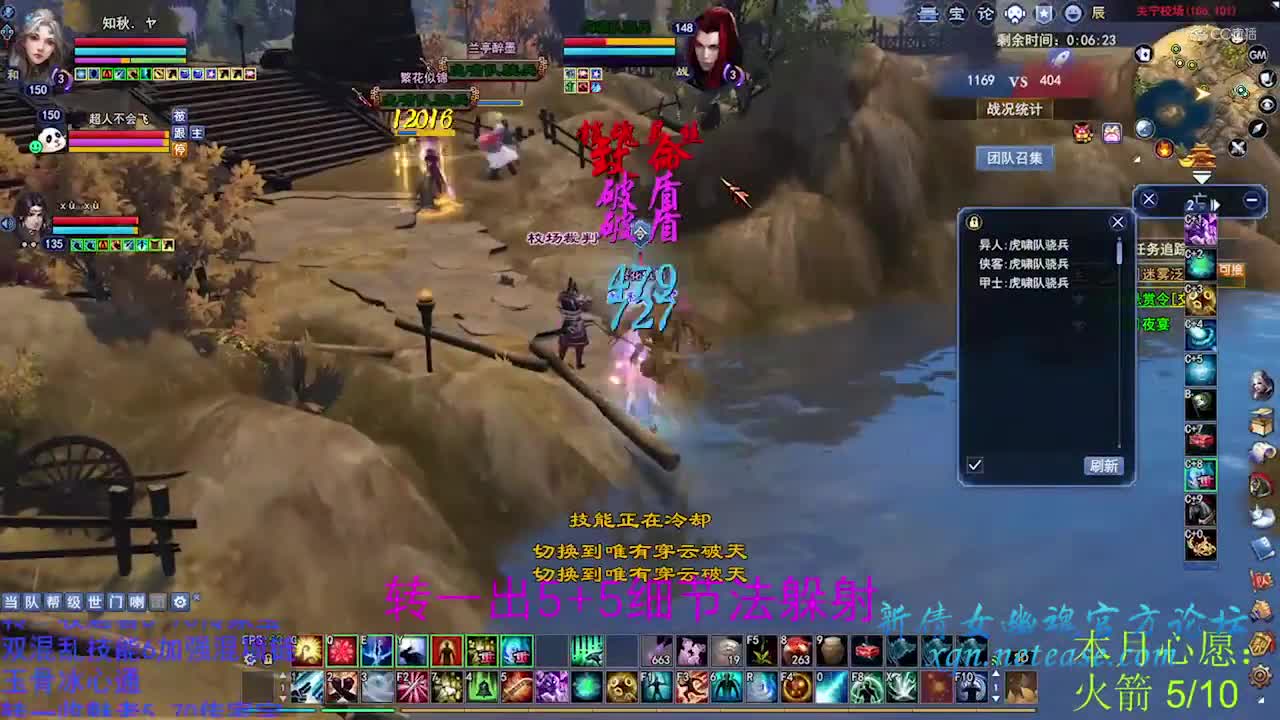Click the GM icon beside the minimap
The height and width of the screenshot is (720, 1280).
coord(1257,56)
